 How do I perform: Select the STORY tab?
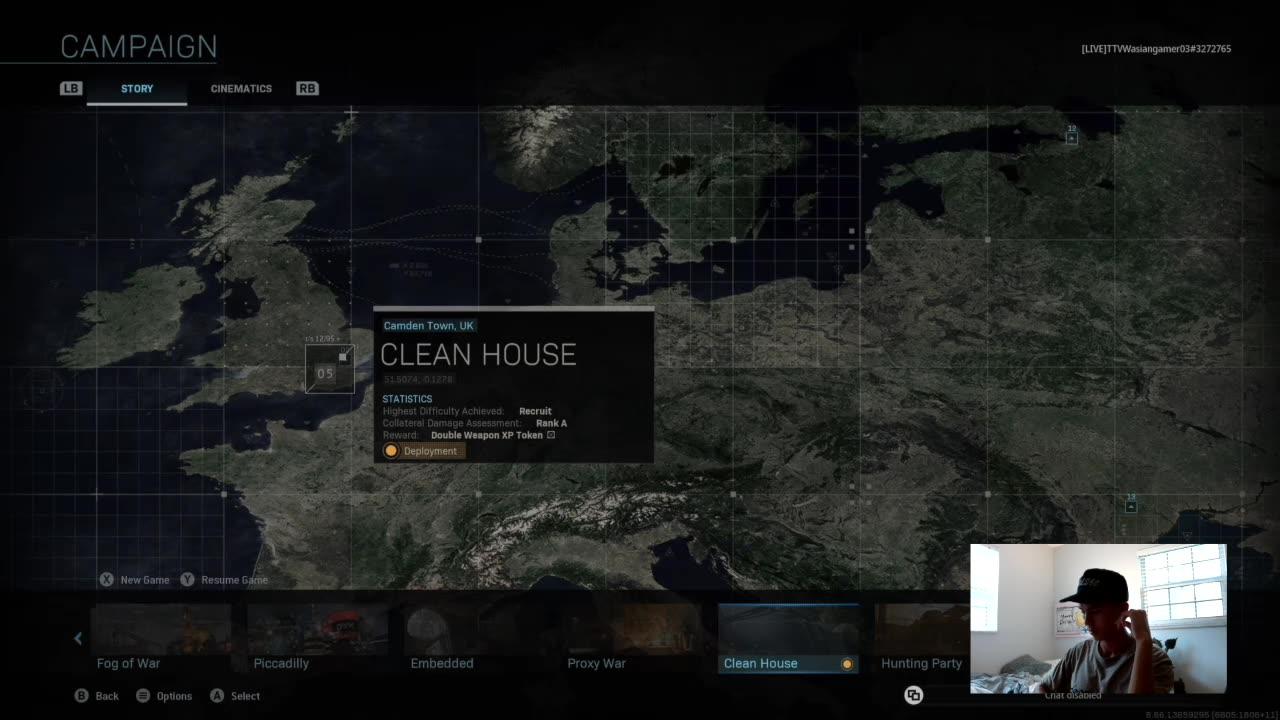click(x=137, y=88)
